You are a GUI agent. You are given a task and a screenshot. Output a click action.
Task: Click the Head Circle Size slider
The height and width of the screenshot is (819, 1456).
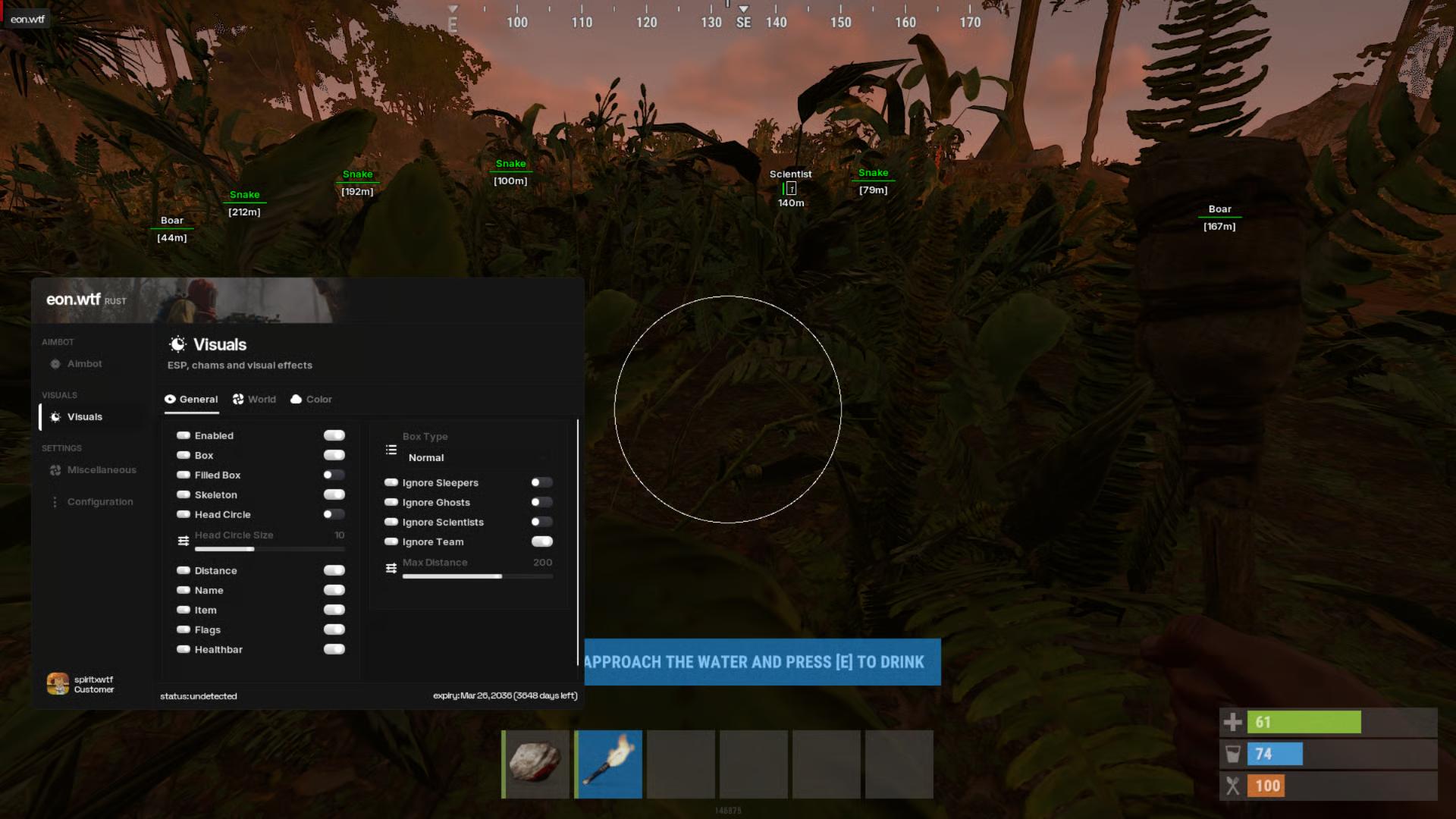[269, 549]
